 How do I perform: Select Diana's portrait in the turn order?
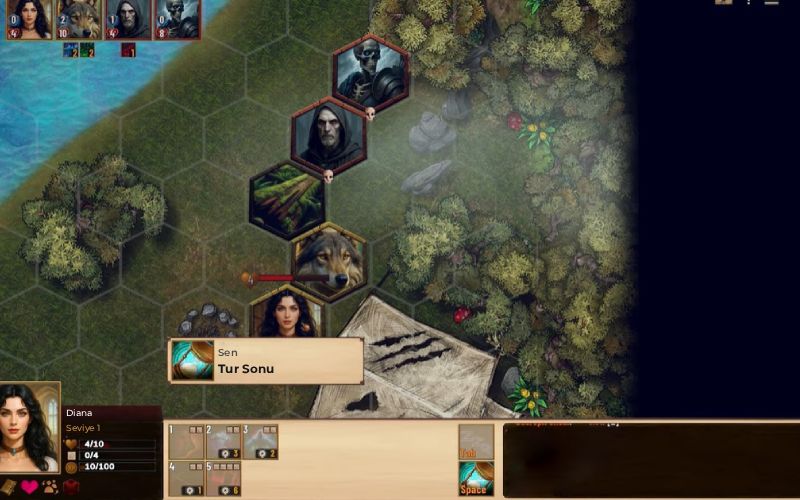tap(29, 18)
